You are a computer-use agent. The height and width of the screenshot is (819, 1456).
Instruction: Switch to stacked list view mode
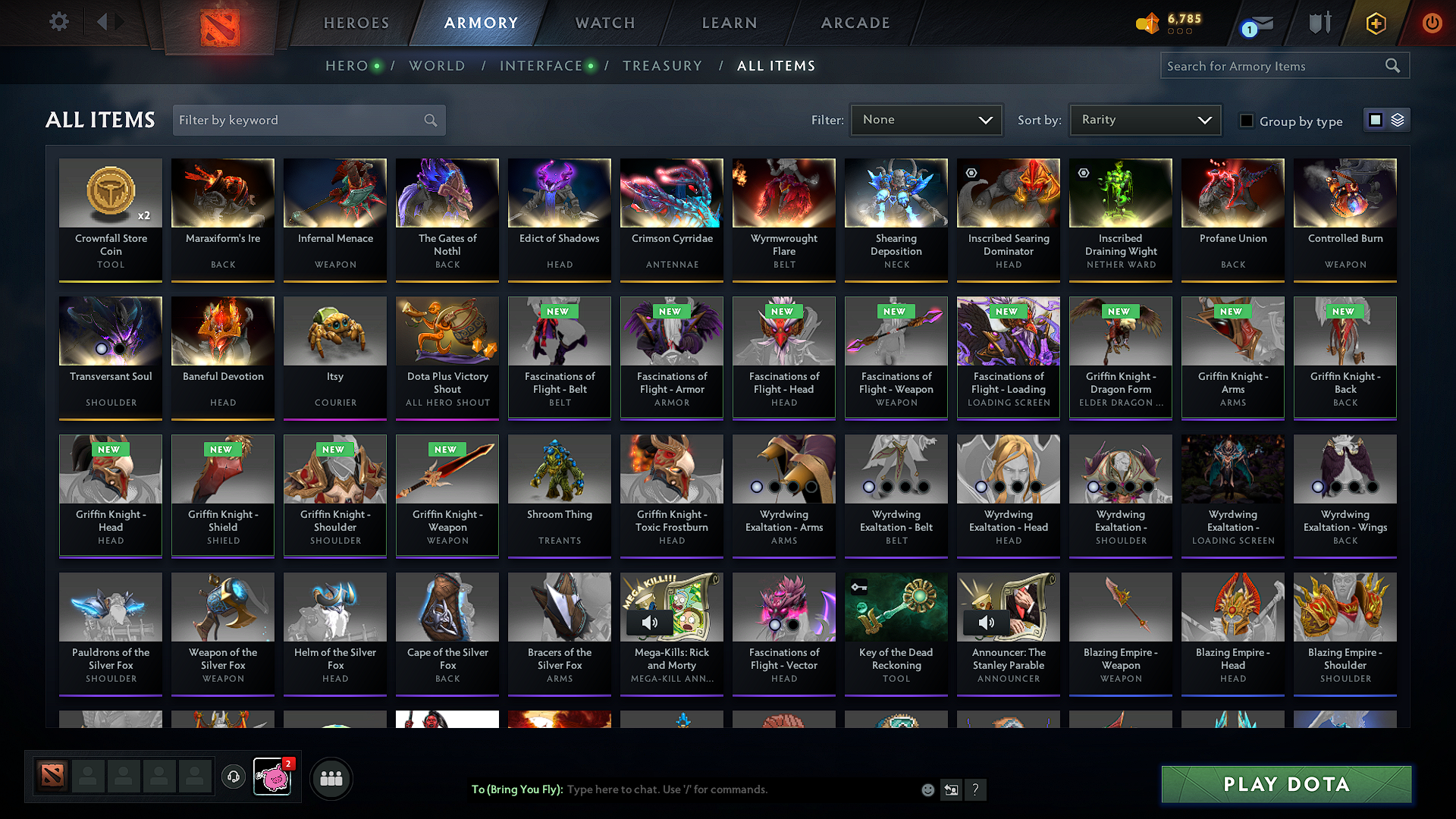tap(1397, 120)
